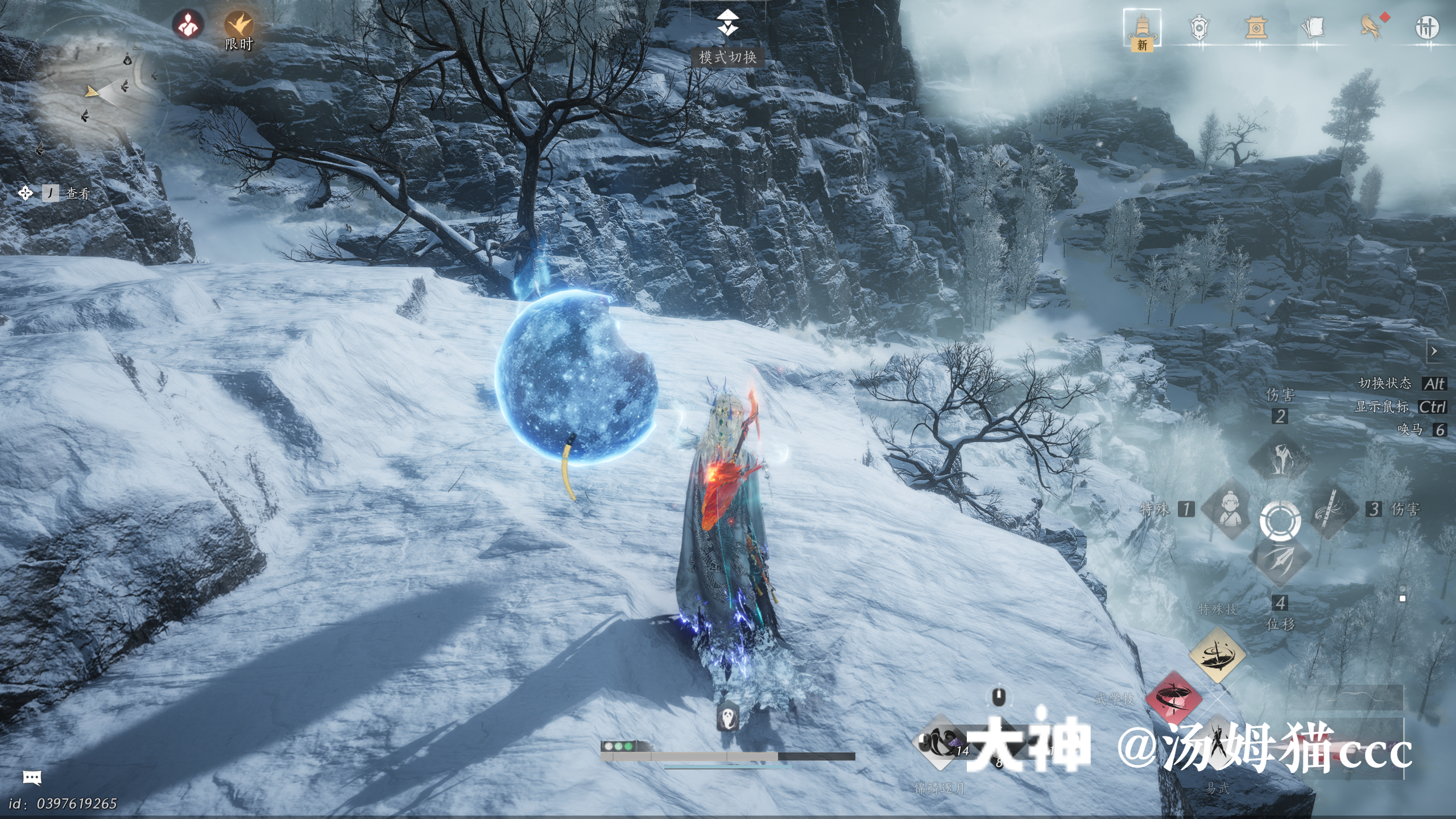Viewport: 1456px width, 819px height.
Task: Click the red character figure icon
Action: pos(188,25)
